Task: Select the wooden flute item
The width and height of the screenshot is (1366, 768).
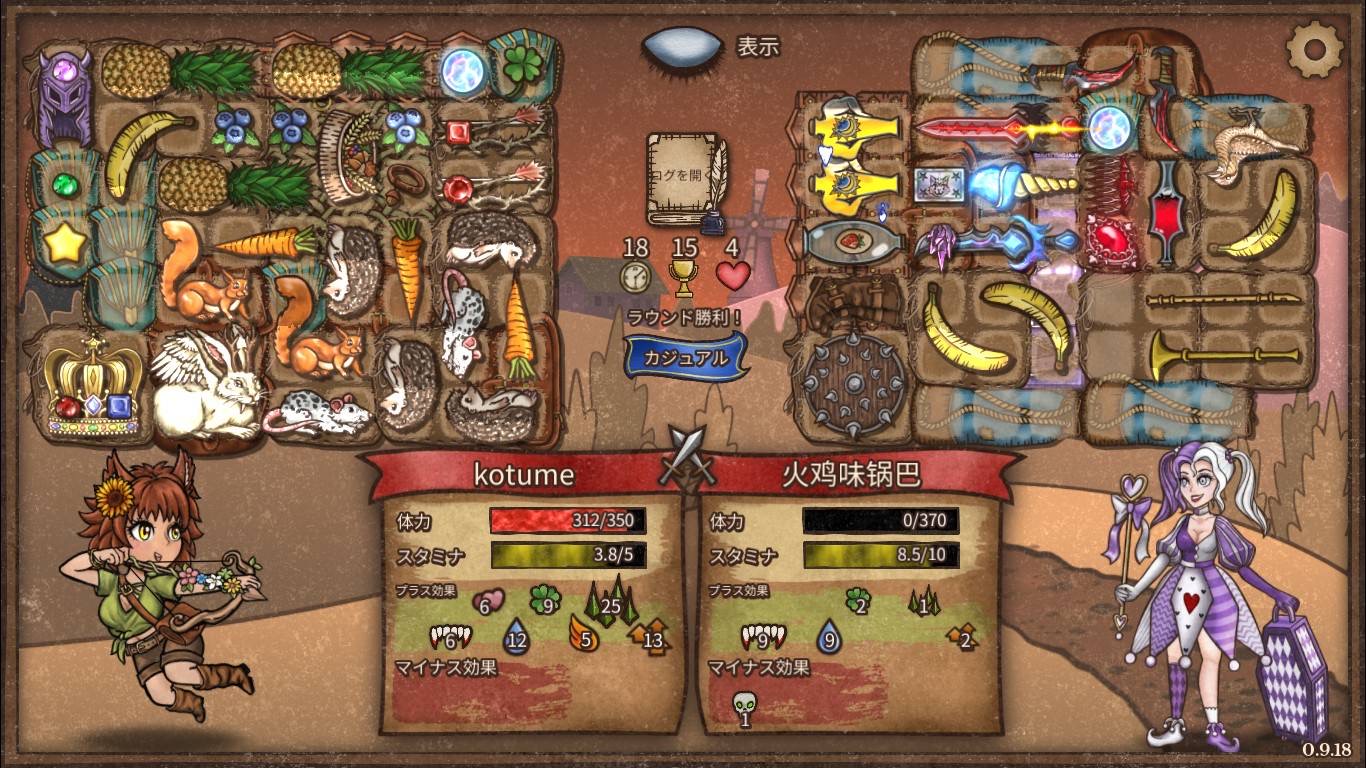Action: (1226, 298)
